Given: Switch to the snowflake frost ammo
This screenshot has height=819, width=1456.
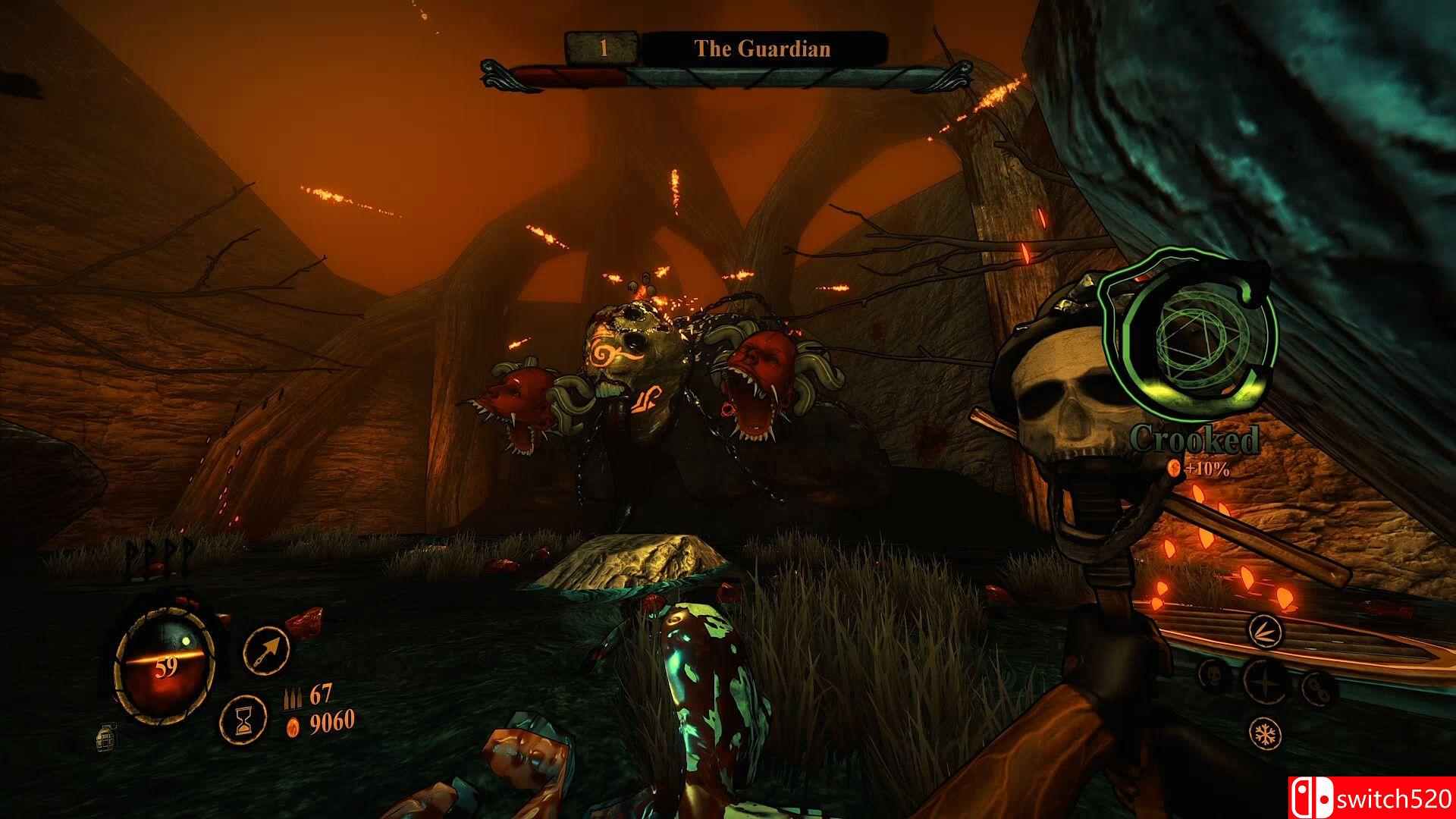Looking at the screenshot, I should [x=1265, y=733].
